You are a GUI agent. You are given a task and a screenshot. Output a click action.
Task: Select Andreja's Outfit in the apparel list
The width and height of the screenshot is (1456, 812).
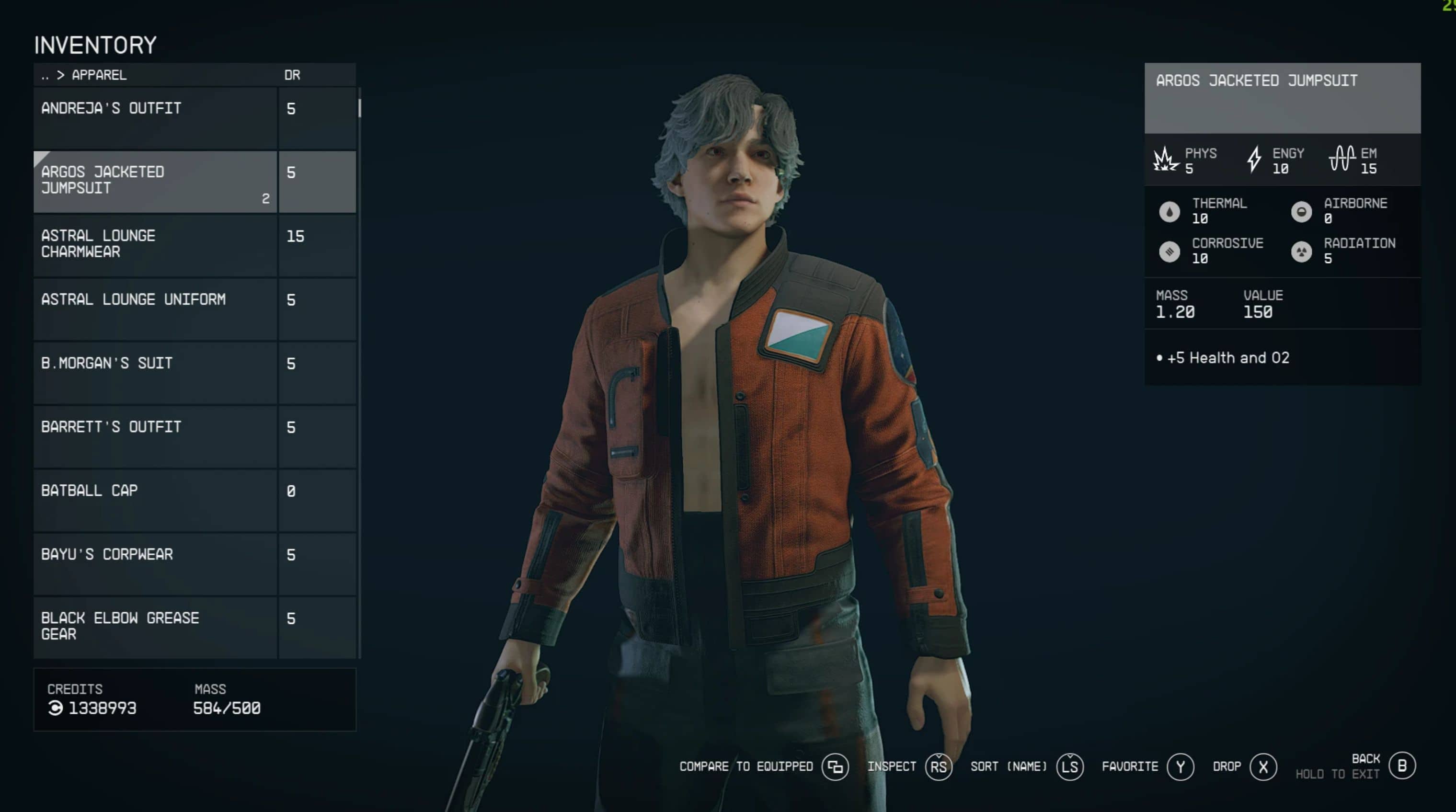pyautogui.click(x=155, y=117)
